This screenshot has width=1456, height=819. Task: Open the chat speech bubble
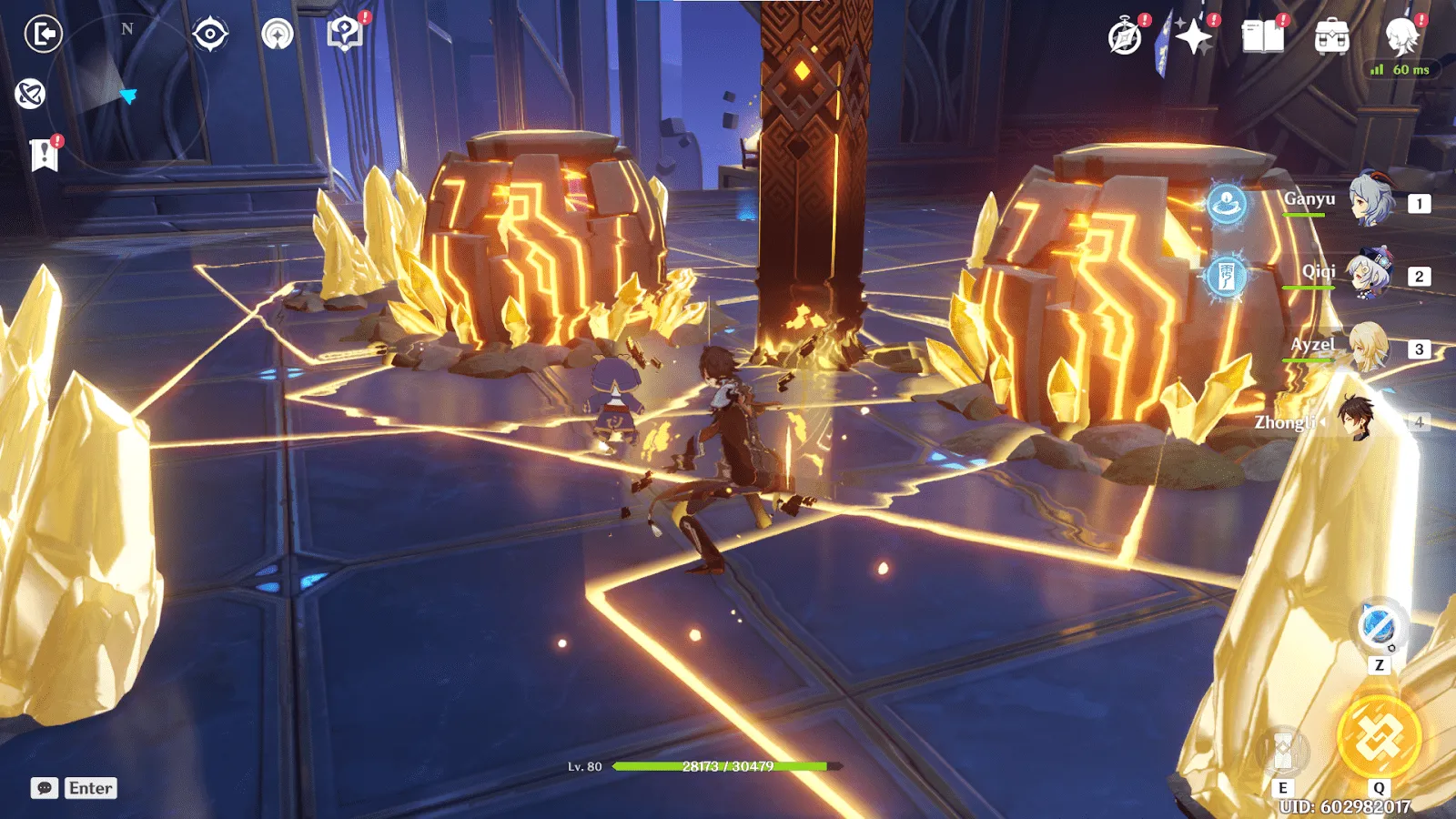(x=45, y=788)
